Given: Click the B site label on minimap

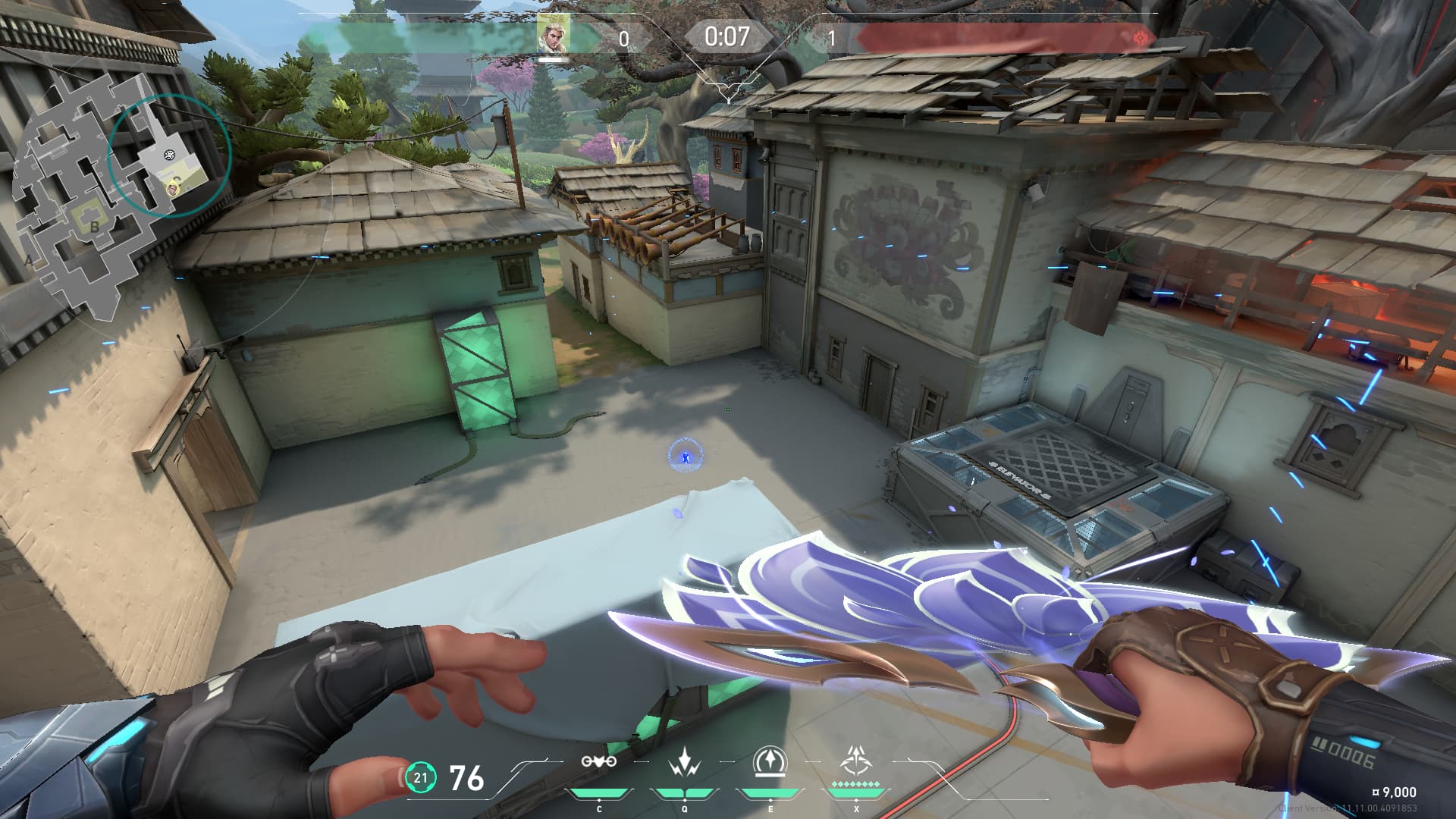Looking at the screenshot, I should [95, 227].
